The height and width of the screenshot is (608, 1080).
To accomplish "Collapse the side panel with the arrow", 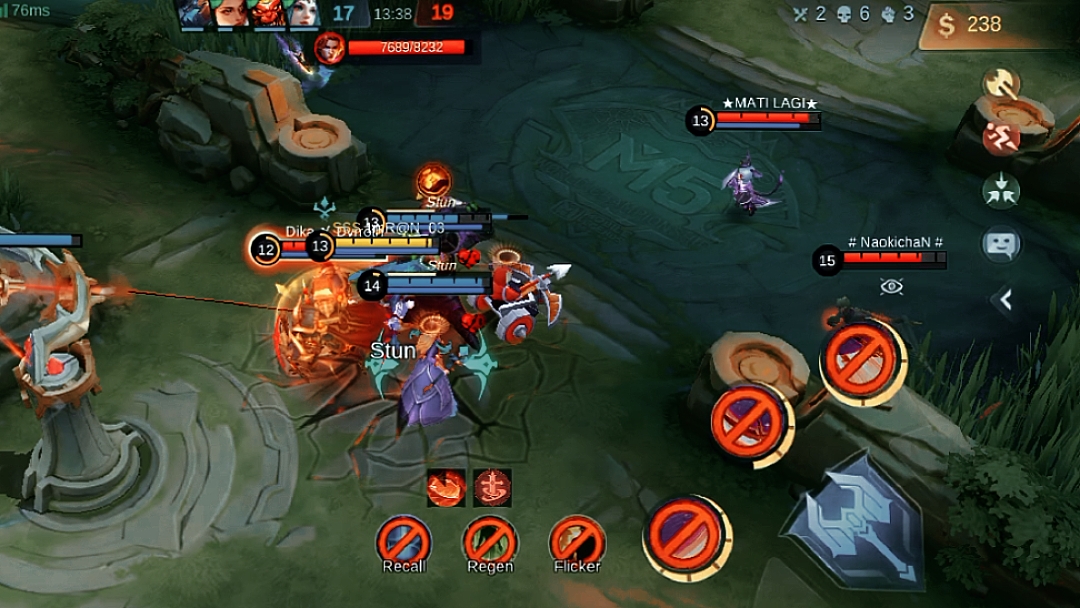I will click(1005, 299).
